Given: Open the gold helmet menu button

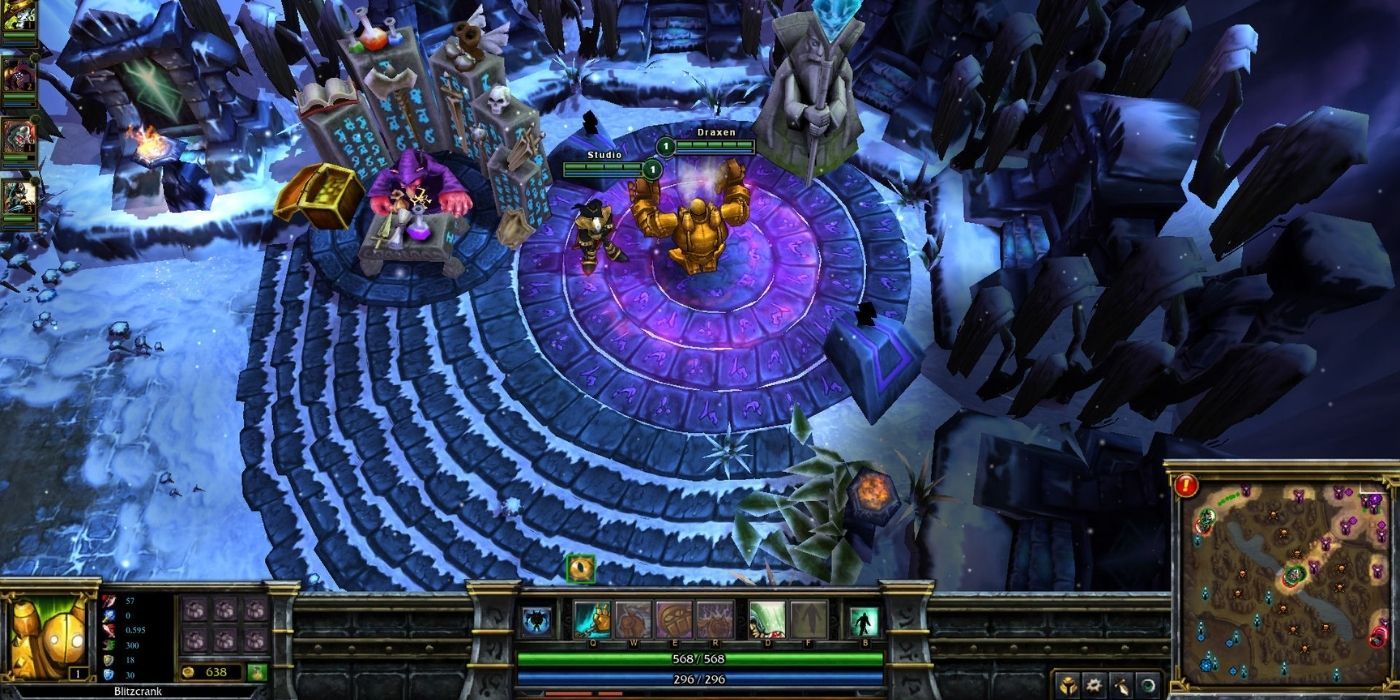Looking at the screenshot, I should [1069, 686].
